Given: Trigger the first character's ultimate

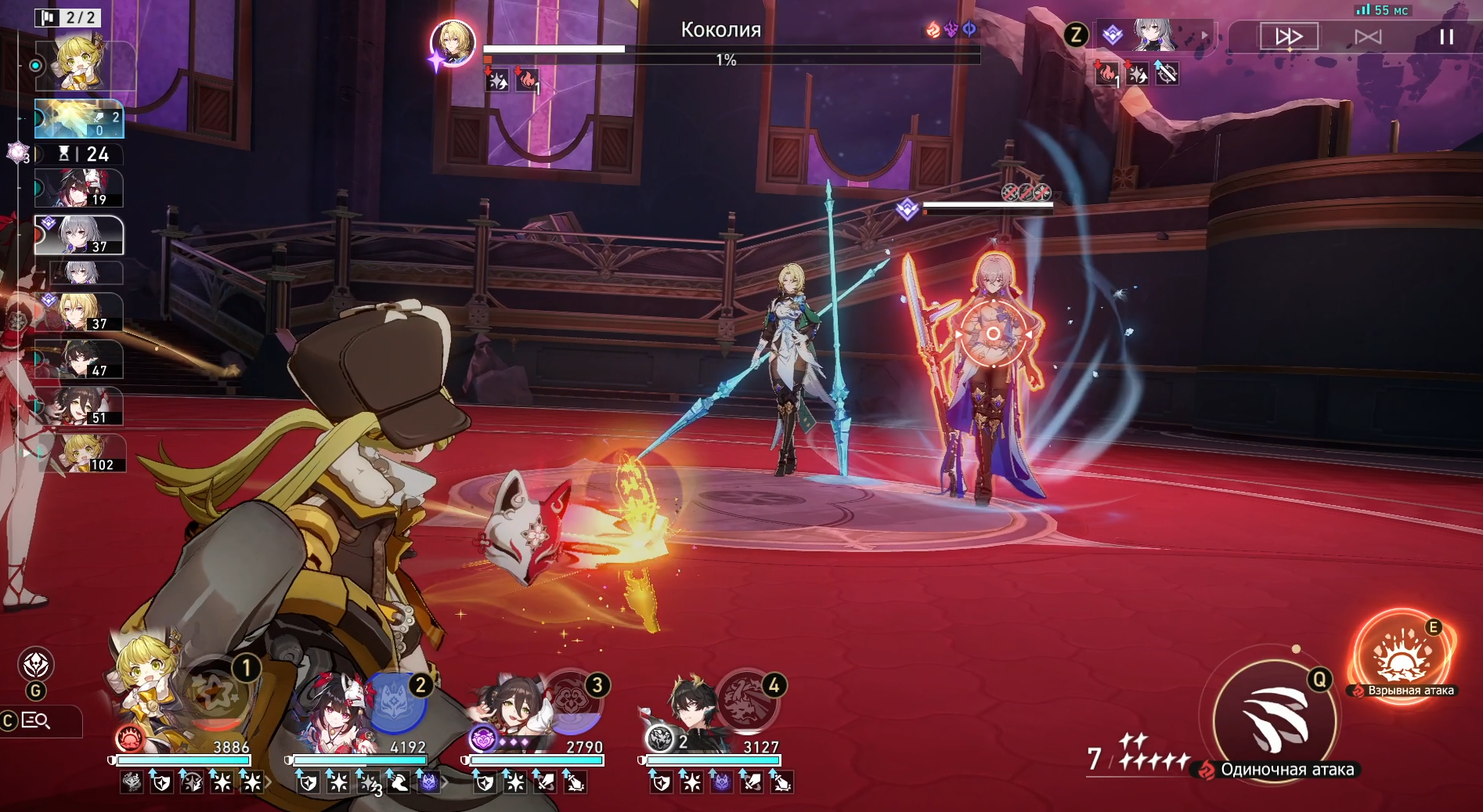Looking at the screenshot, I should (x=213, y=695).
